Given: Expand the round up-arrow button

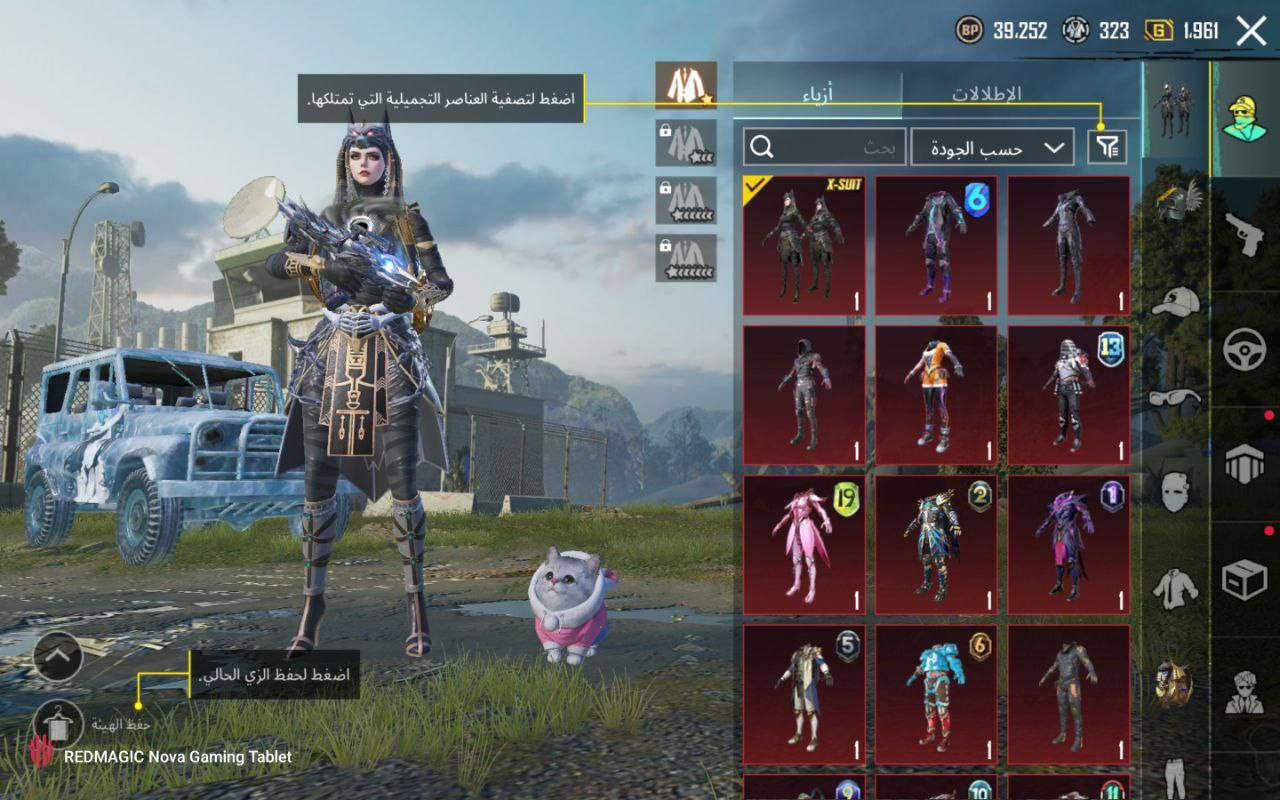Looking at the screenshot, I should click(x=57, y=656).
